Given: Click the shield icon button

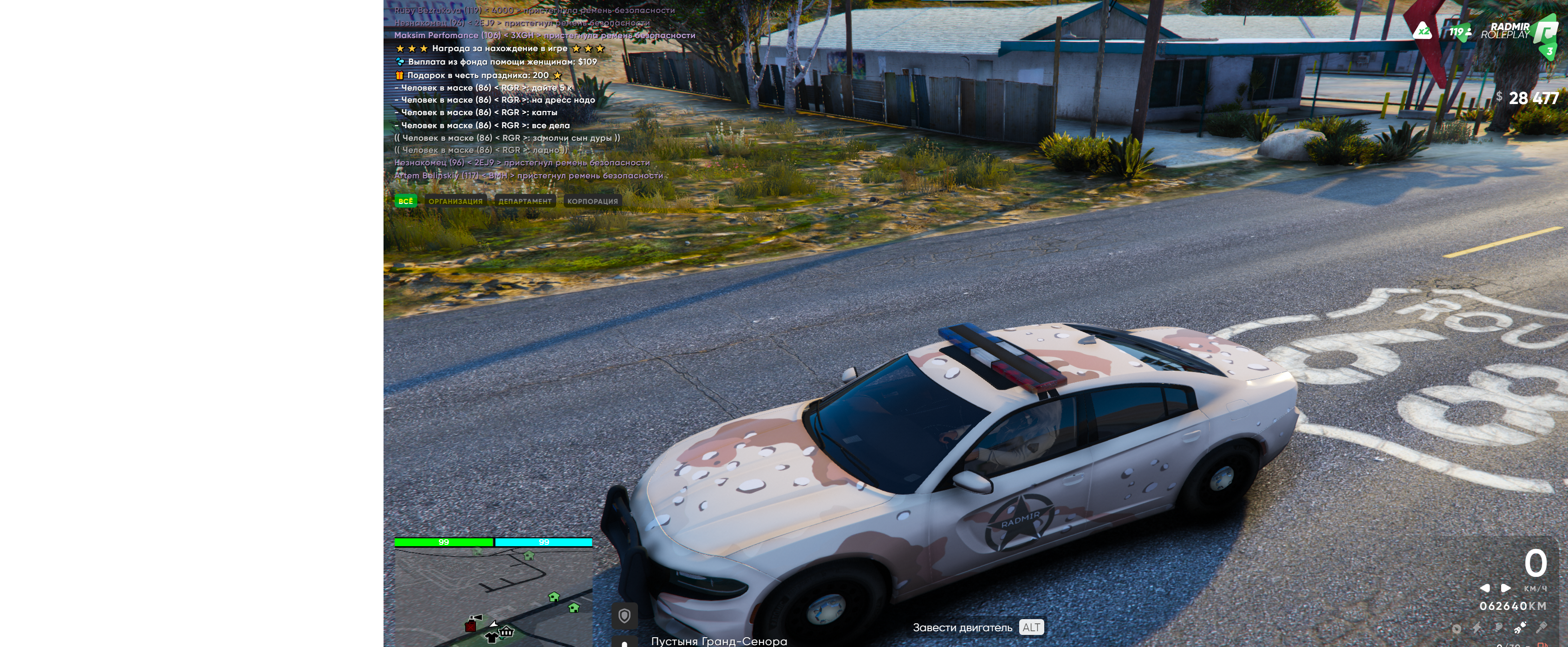Looking at the screenshot, I should (x=624, y=616).
